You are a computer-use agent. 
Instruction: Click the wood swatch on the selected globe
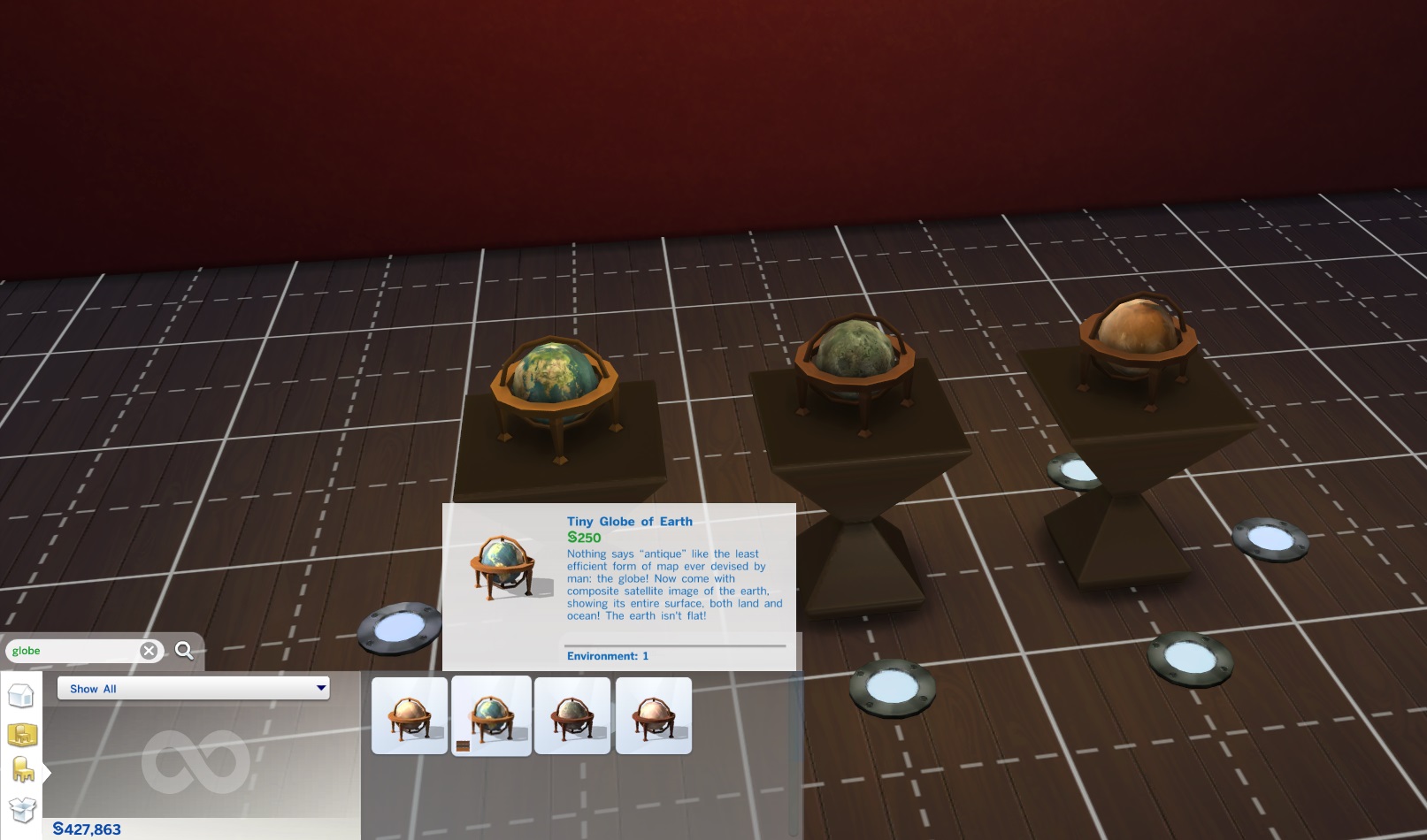463,746
